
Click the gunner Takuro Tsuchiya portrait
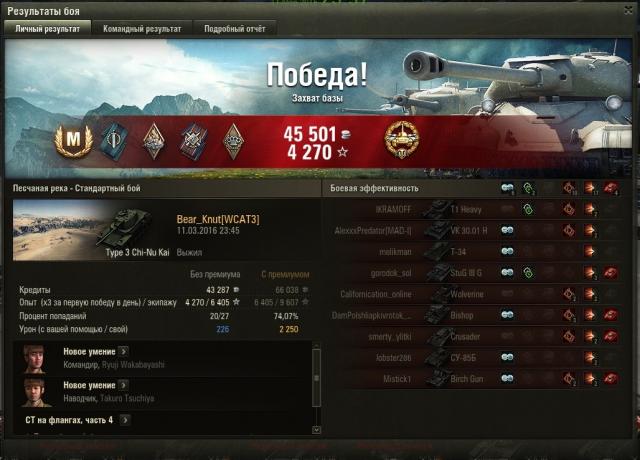coord(37,391)
